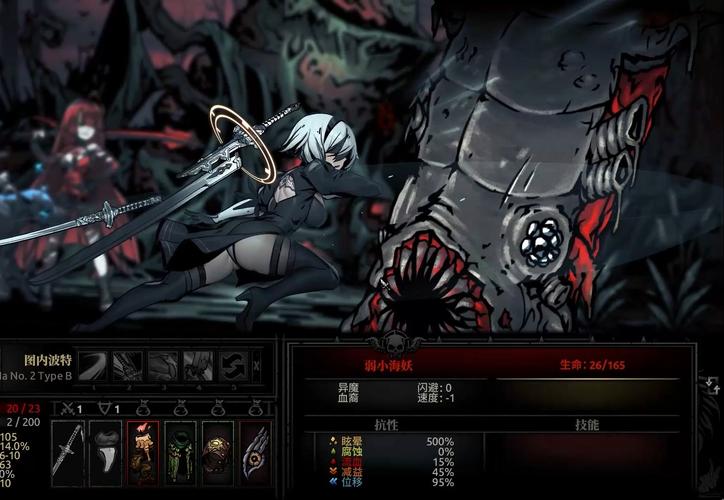Select the golden helmet trinket slot
This screenshot has width=724, height=500.
pyautogui.click(x=217, y=452)
